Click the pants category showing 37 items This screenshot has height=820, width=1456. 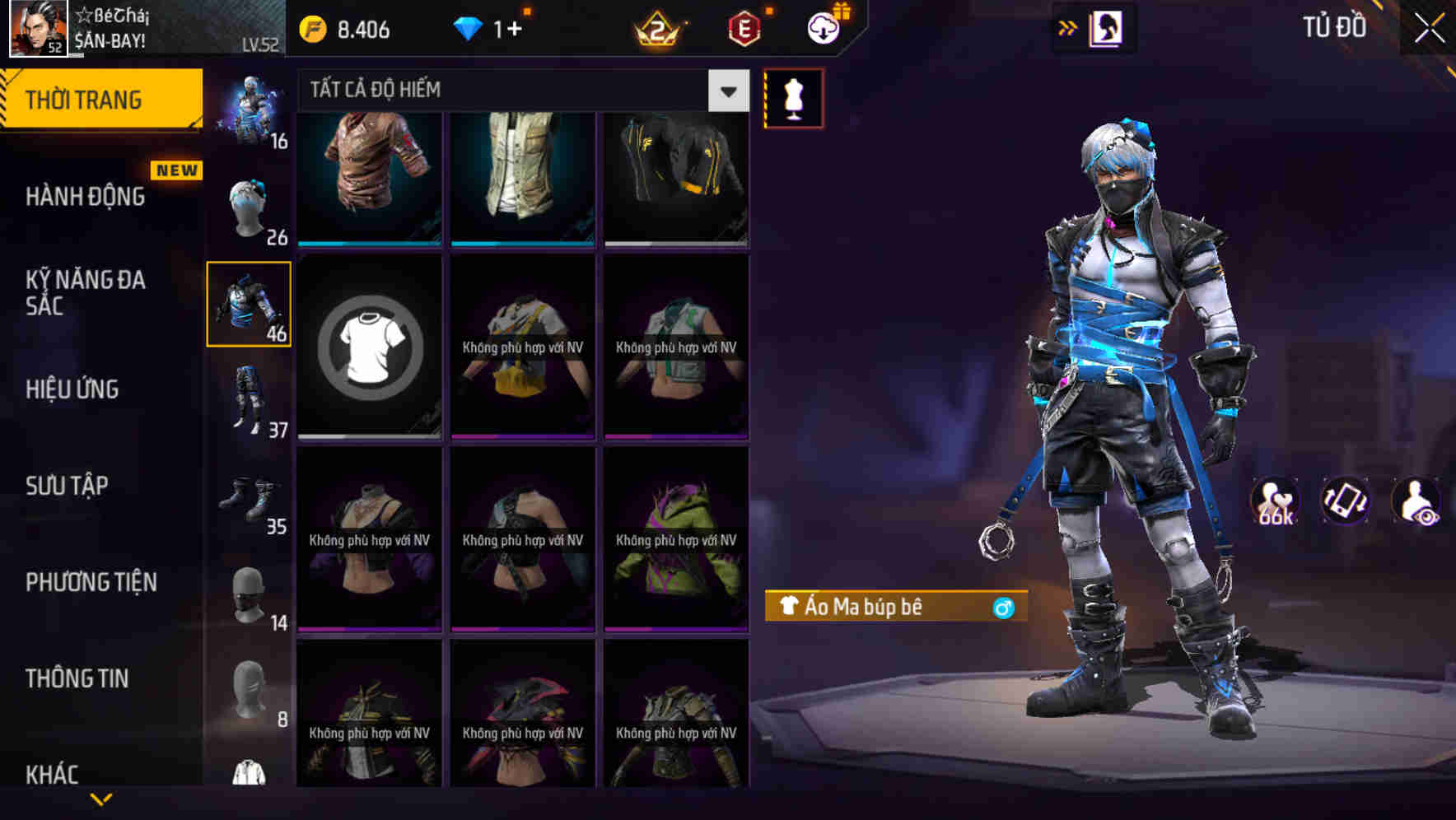[250, 395]
